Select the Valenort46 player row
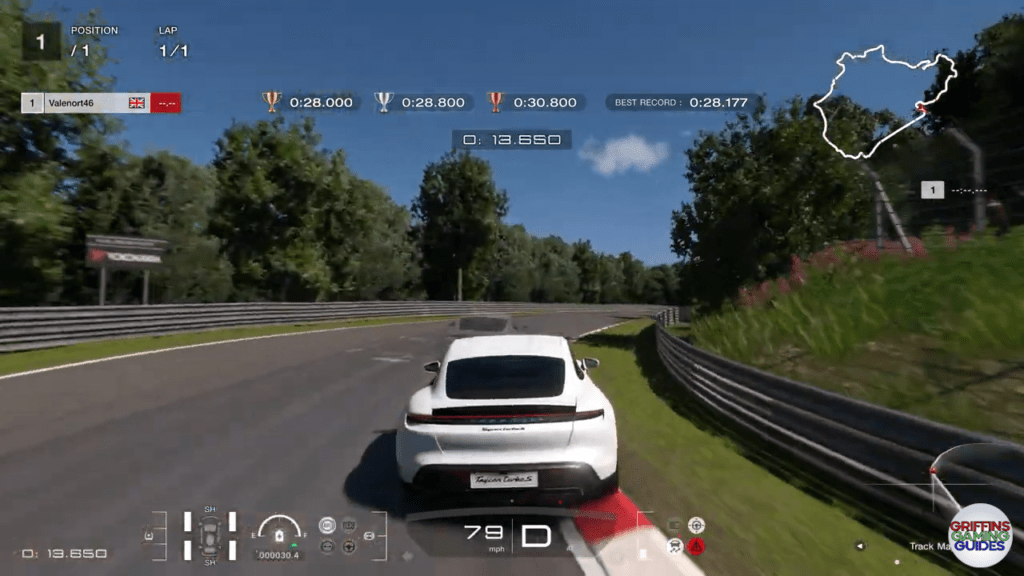The width and height of the screenshot is (1024, 576). (100, 102)
